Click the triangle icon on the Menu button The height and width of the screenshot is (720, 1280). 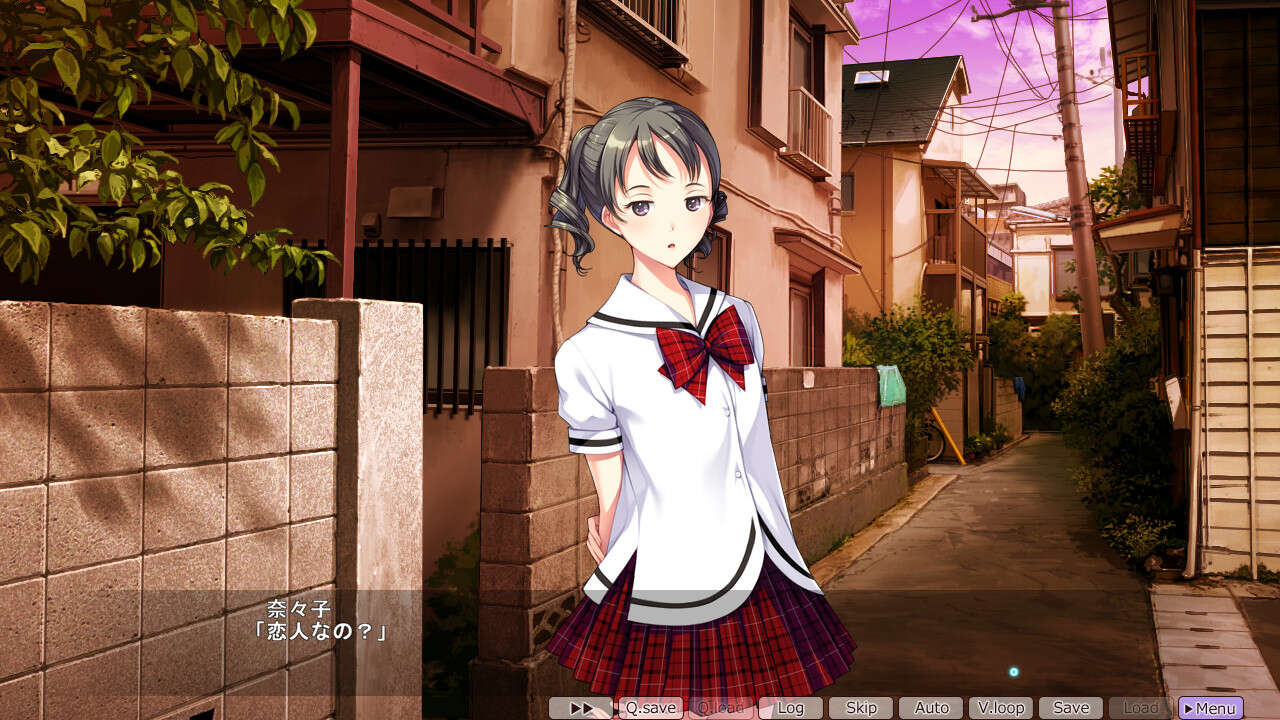click(x=1190, y=707)
